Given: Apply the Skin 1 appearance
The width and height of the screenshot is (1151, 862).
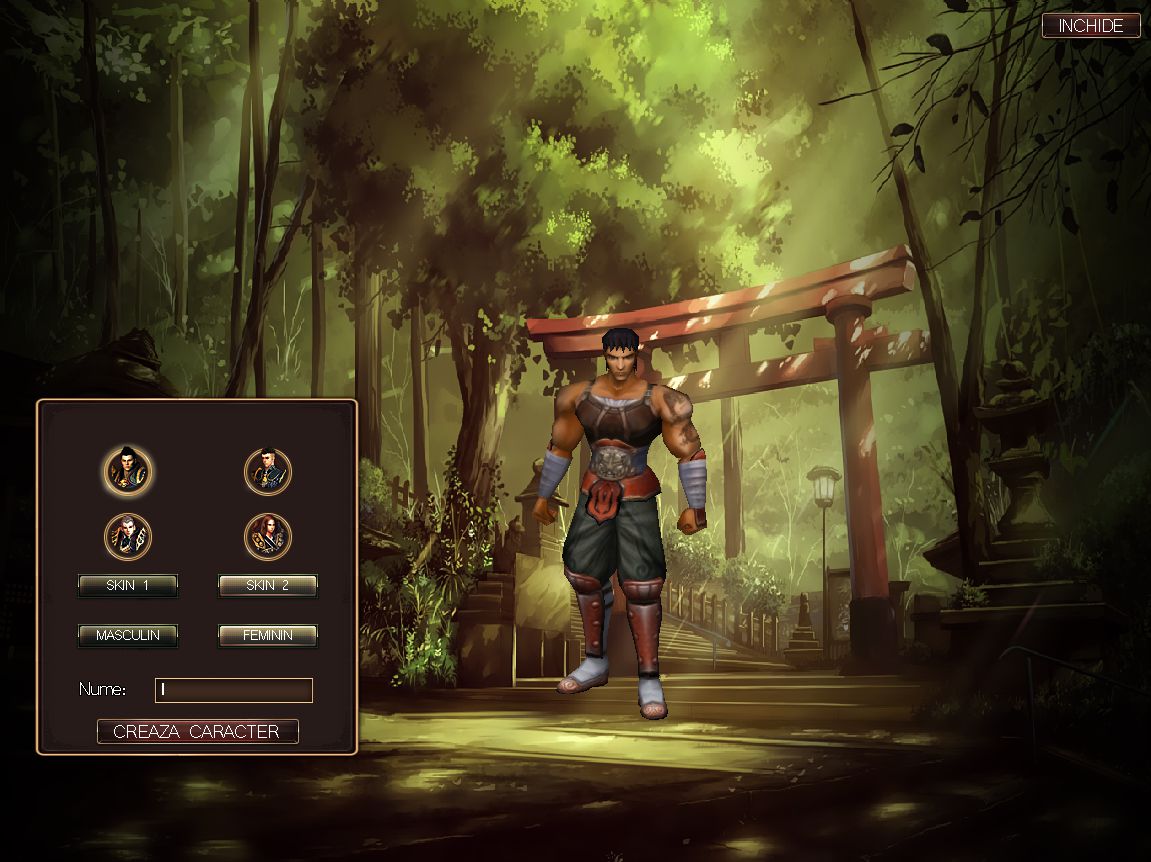Looking at the screenshot, I should (128, 586).
